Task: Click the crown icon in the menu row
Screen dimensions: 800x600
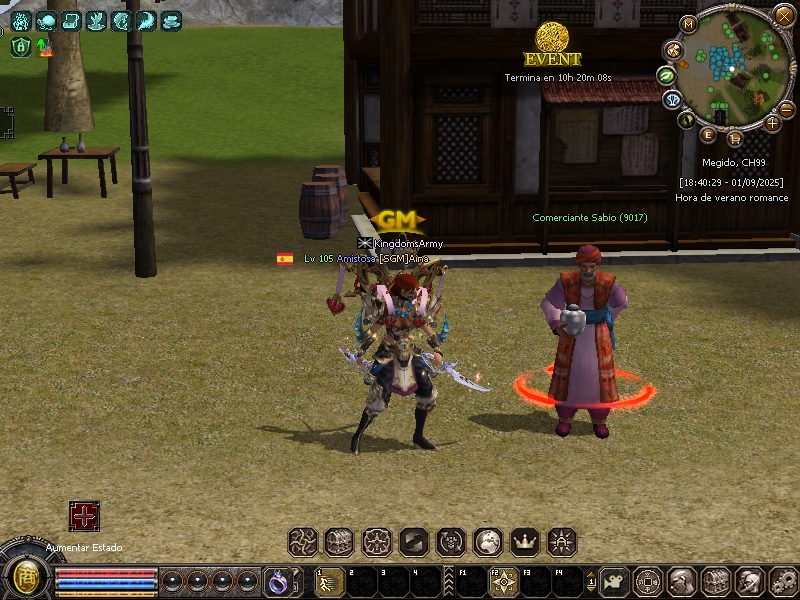Action: pyautogui.click(x=526, y=542)
